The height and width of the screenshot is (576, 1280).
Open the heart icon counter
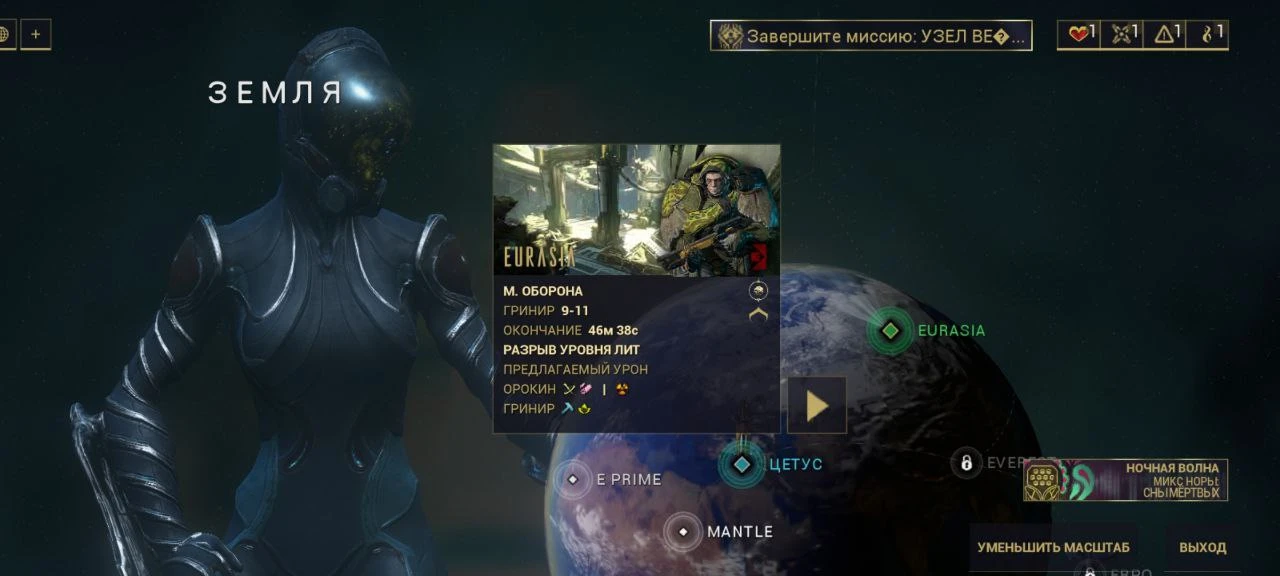(1079, 35)
